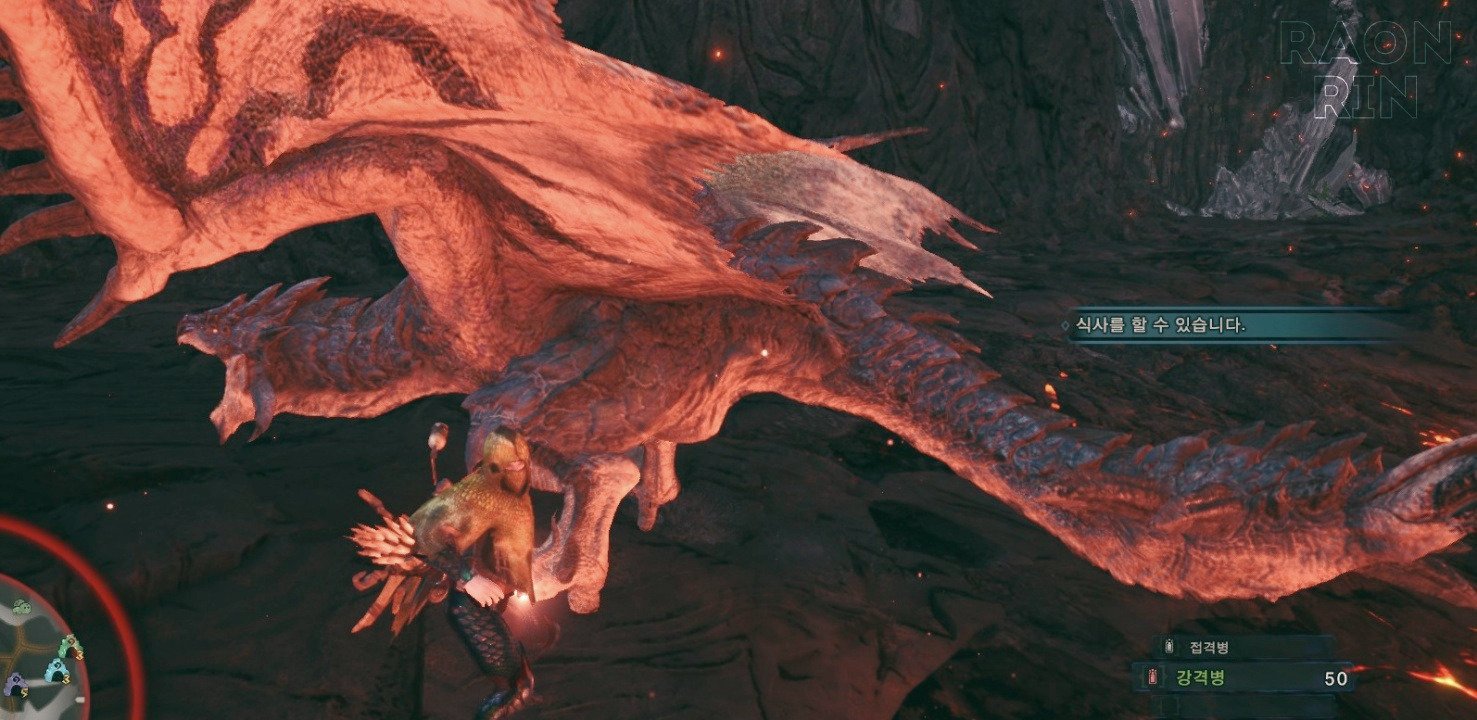This screenshot has width=1477, height=720.
Task: Click the green nest marker on the minimap
Action: (x=69, y=647)
